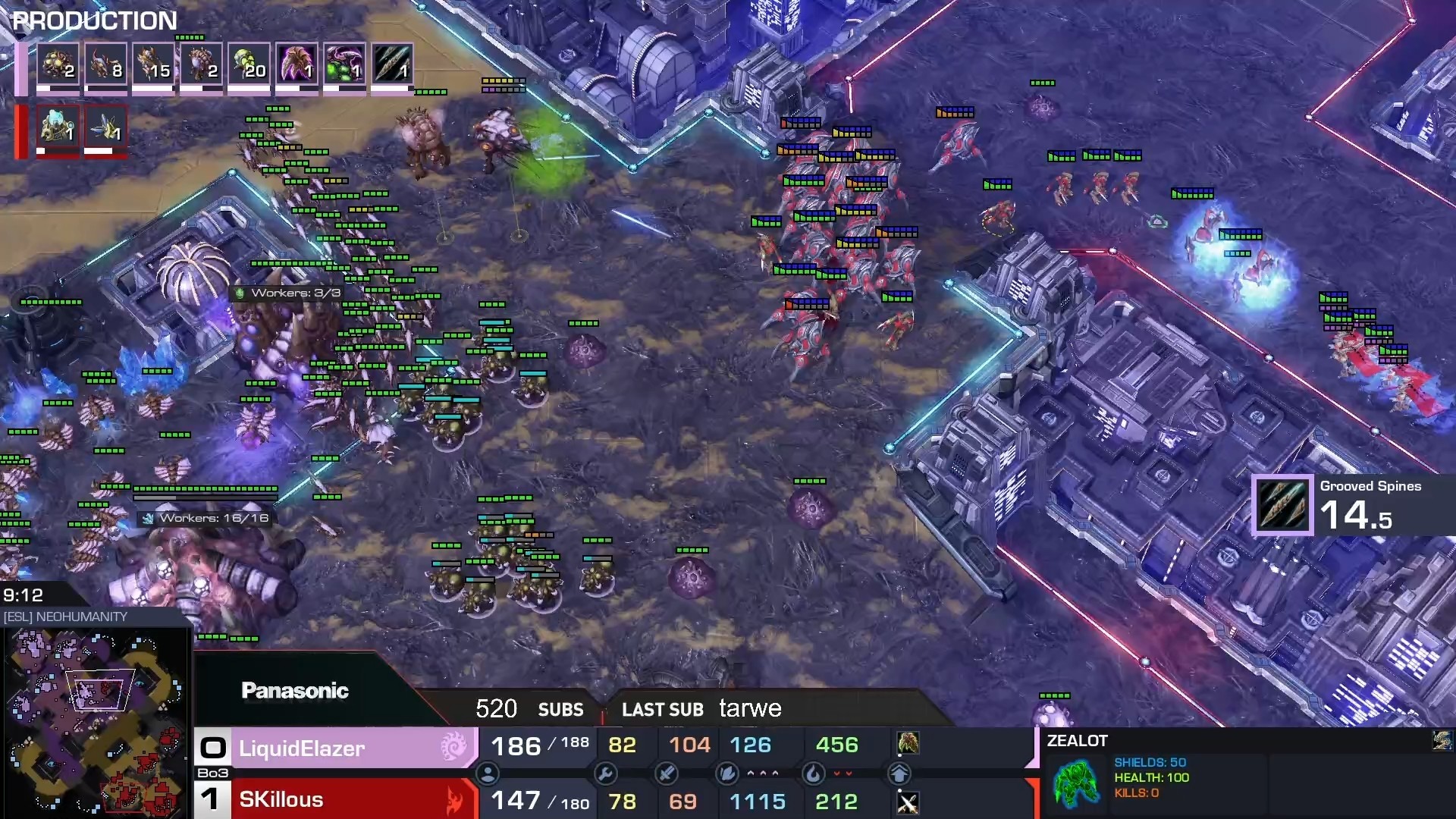Click the green baneling production icon showing 20

pos(249,64)
